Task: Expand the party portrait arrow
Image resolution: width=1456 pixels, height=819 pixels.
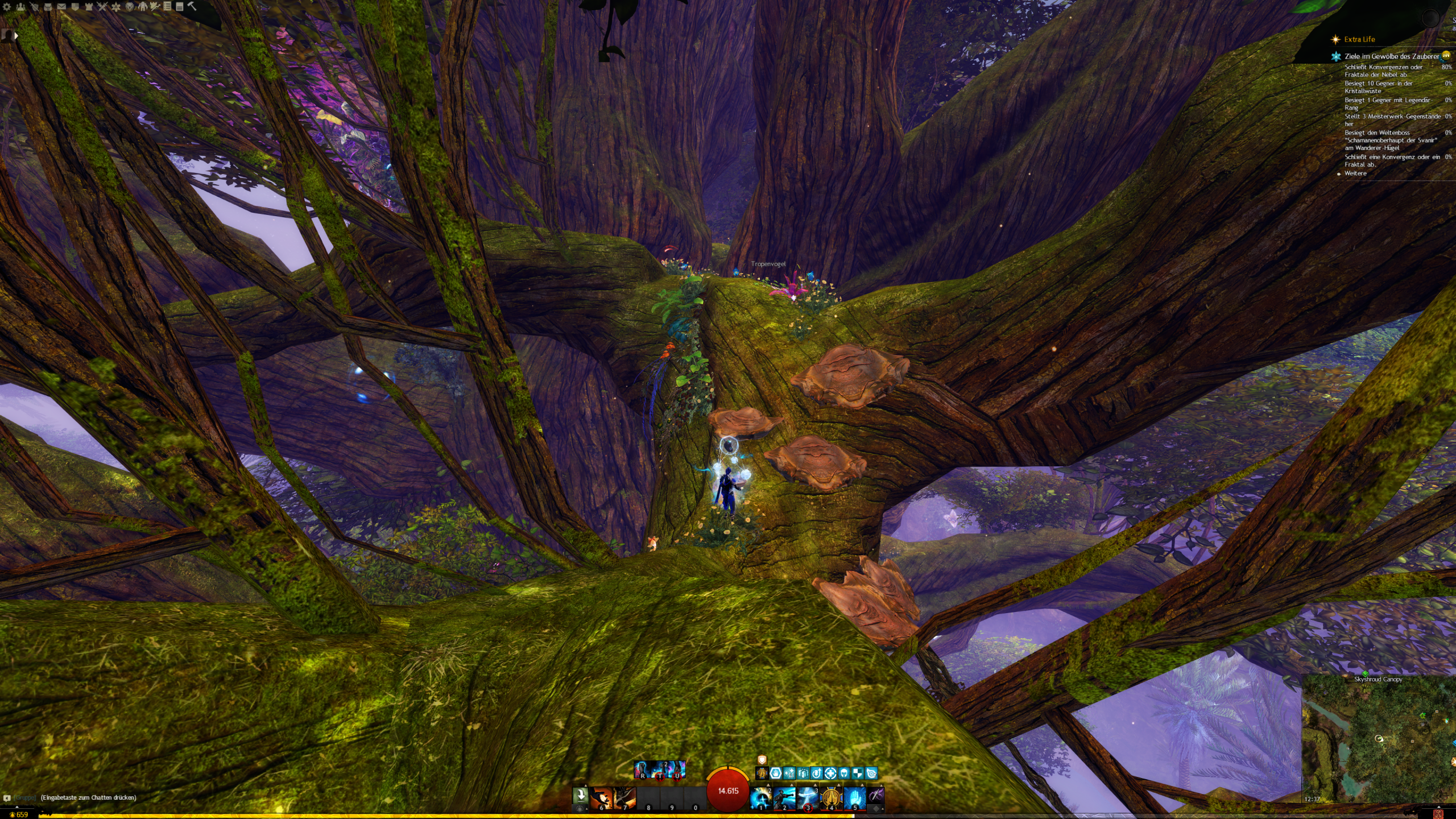Action: coord(16,35)
